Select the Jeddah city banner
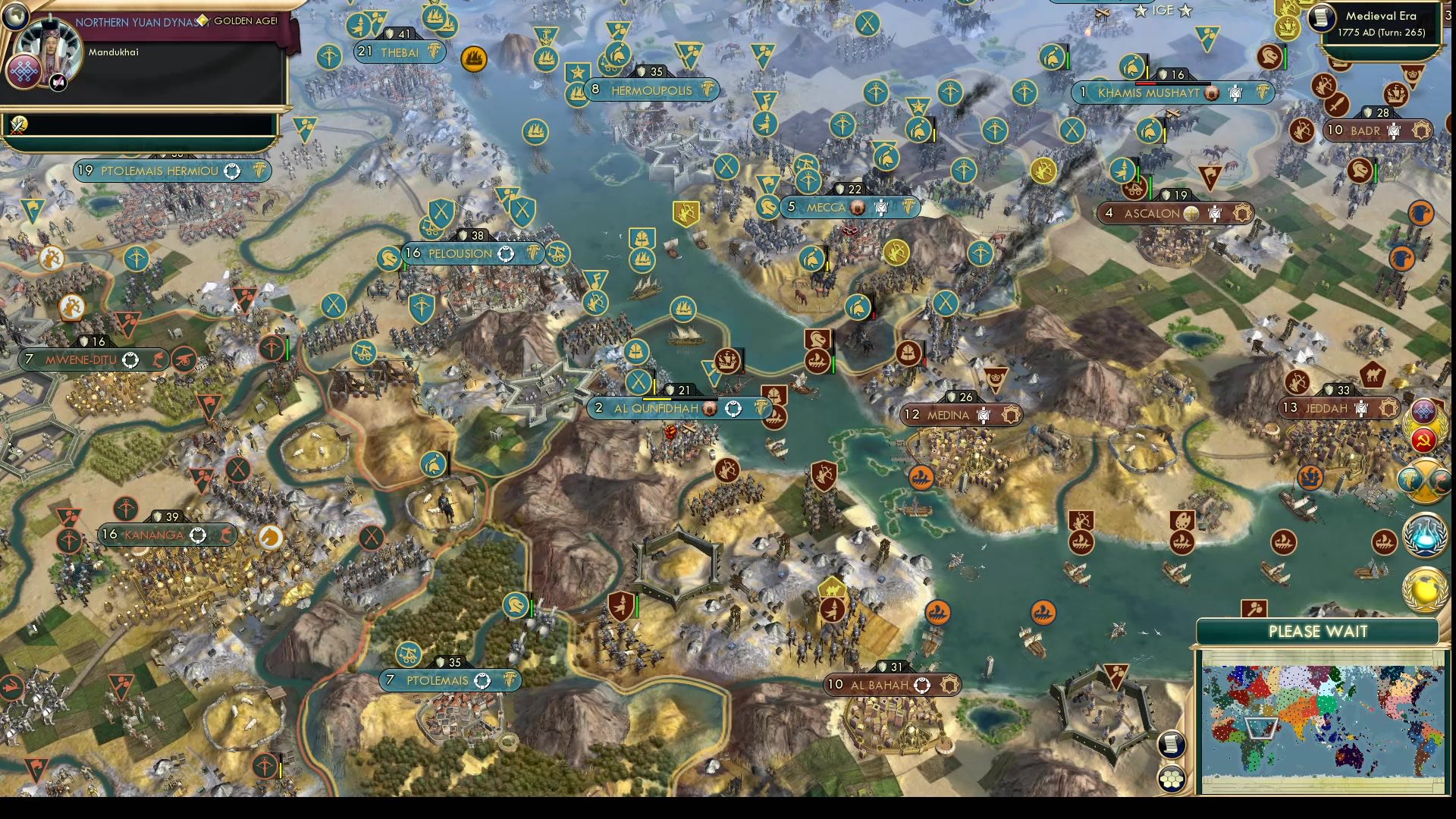Viewport: 1456px width, 819px height. [x=1332, y=407]
